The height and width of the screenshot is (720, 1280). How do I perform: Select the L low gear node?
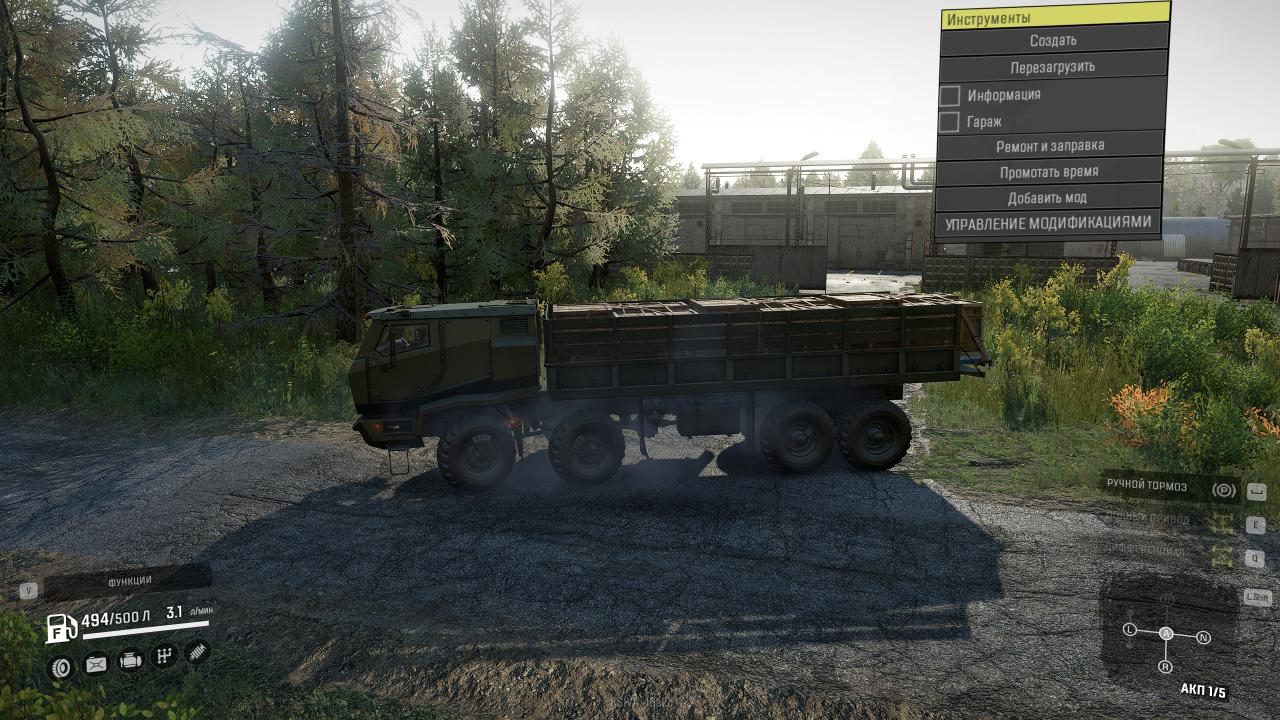tap(1130, 630)
